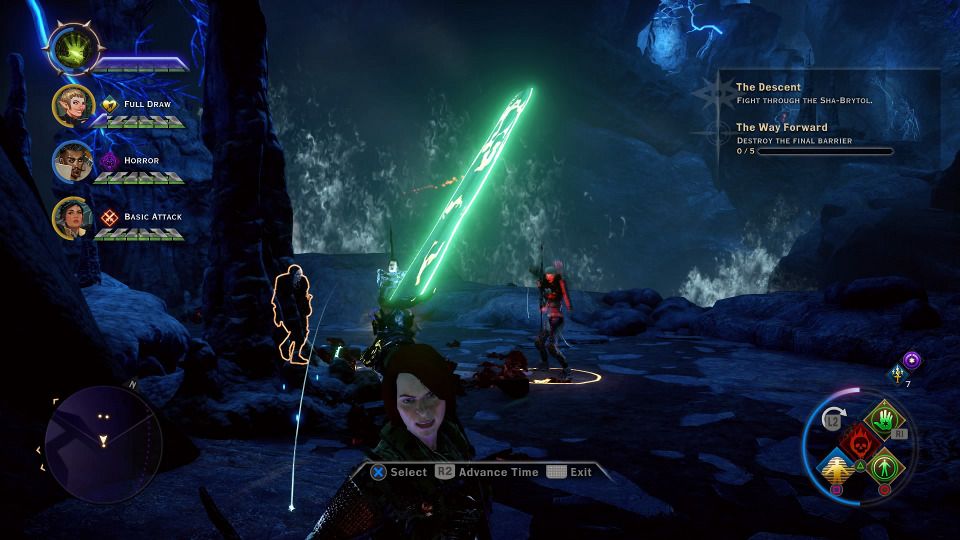Use the purple focus orb icon
960x540 pixels.
(x=912, y=360)
